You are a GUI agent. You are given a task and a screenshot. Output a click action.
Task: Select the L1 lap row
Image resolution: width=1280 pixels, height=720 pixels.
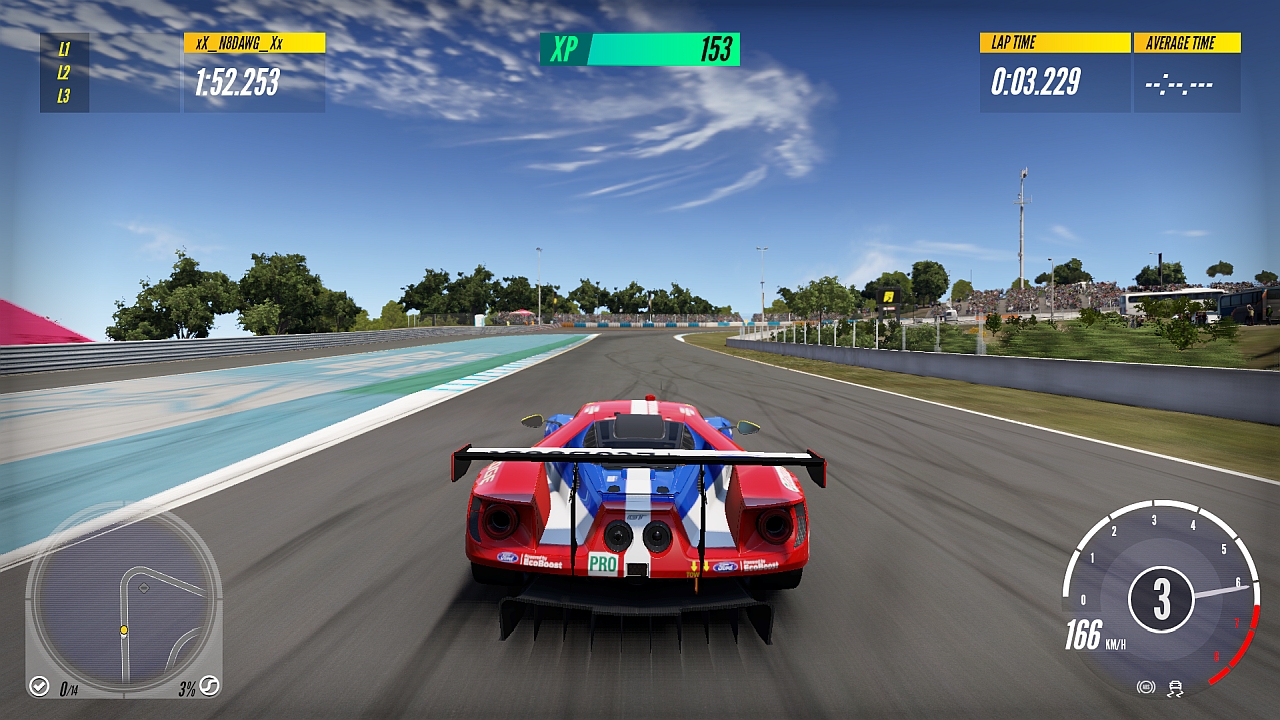tap(64, 48)
